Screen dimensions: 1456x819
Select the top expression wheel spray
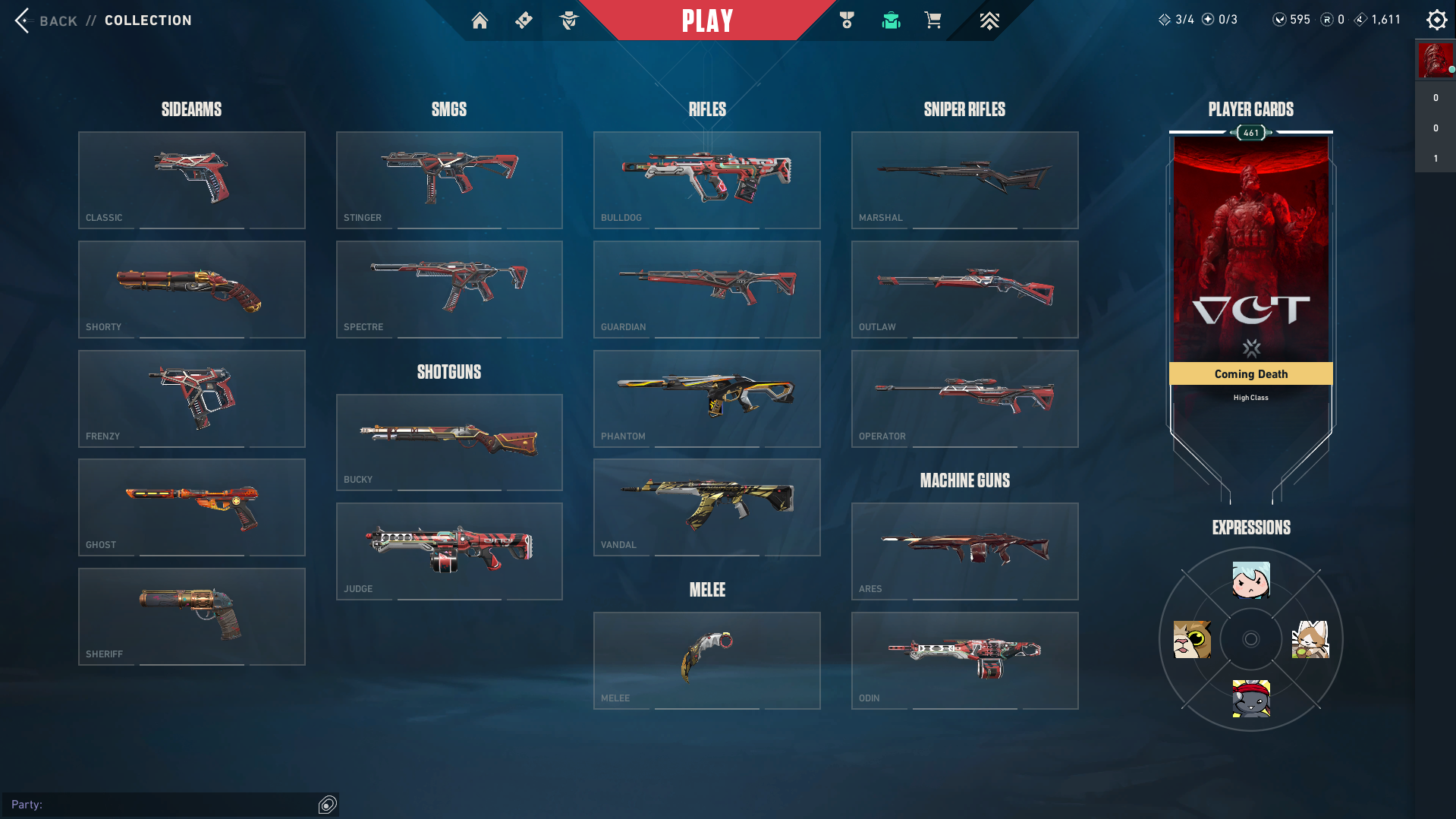coord(1250,581)
